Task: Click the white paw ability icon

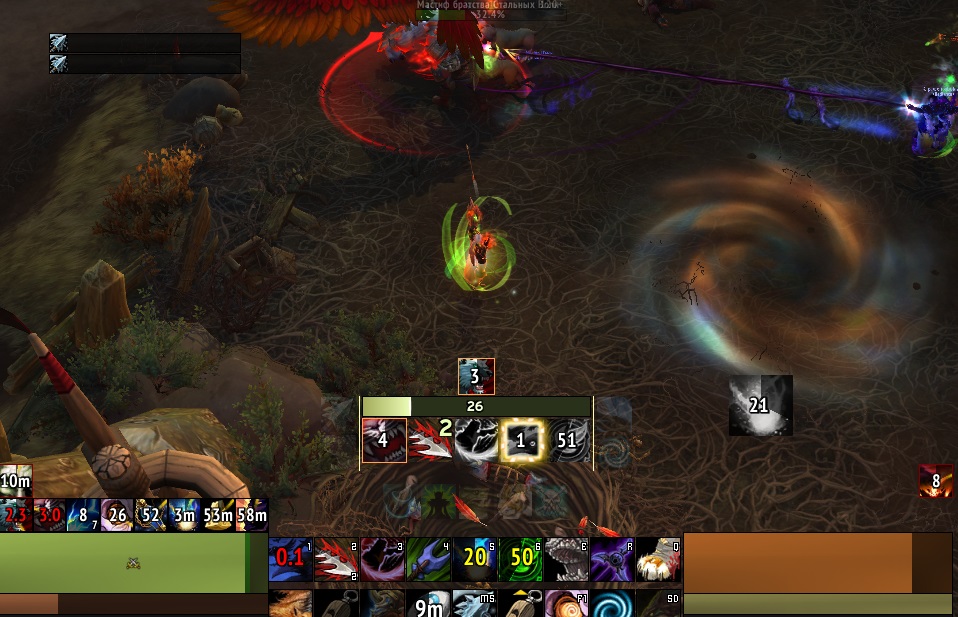Action: pos(658,560)
